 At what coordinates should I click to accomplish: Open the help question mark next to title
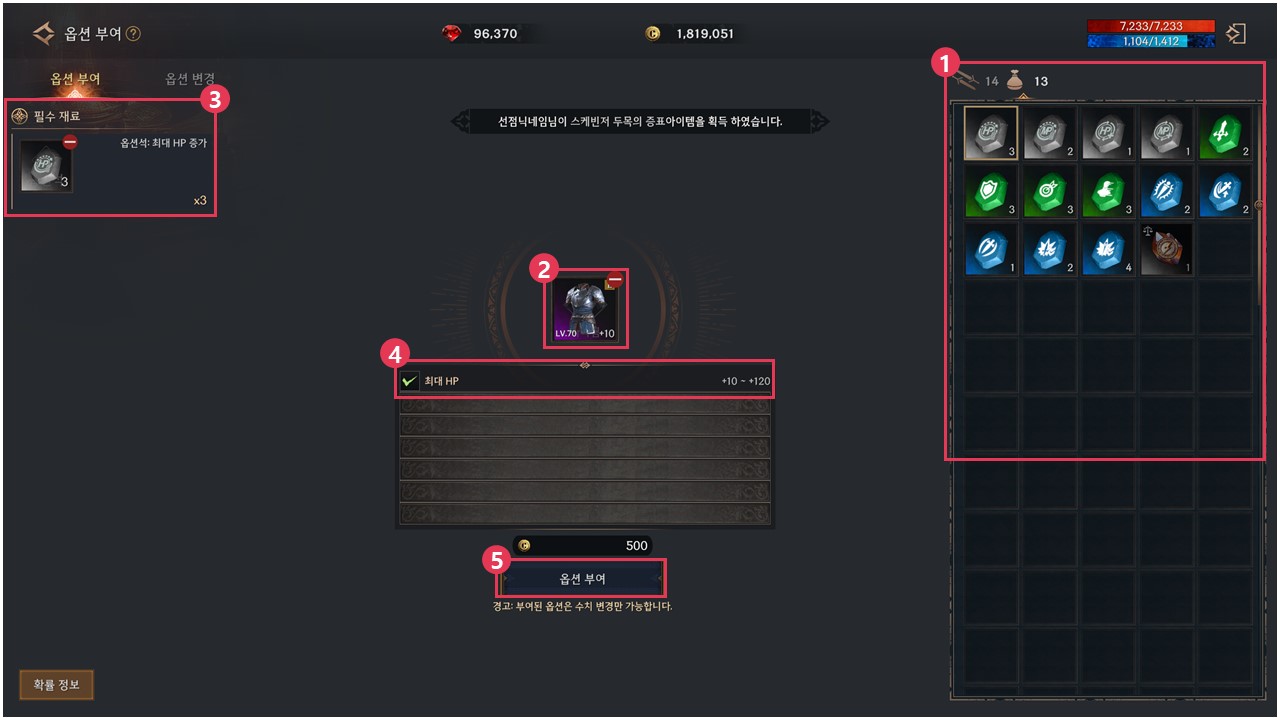tap(134, 33)
